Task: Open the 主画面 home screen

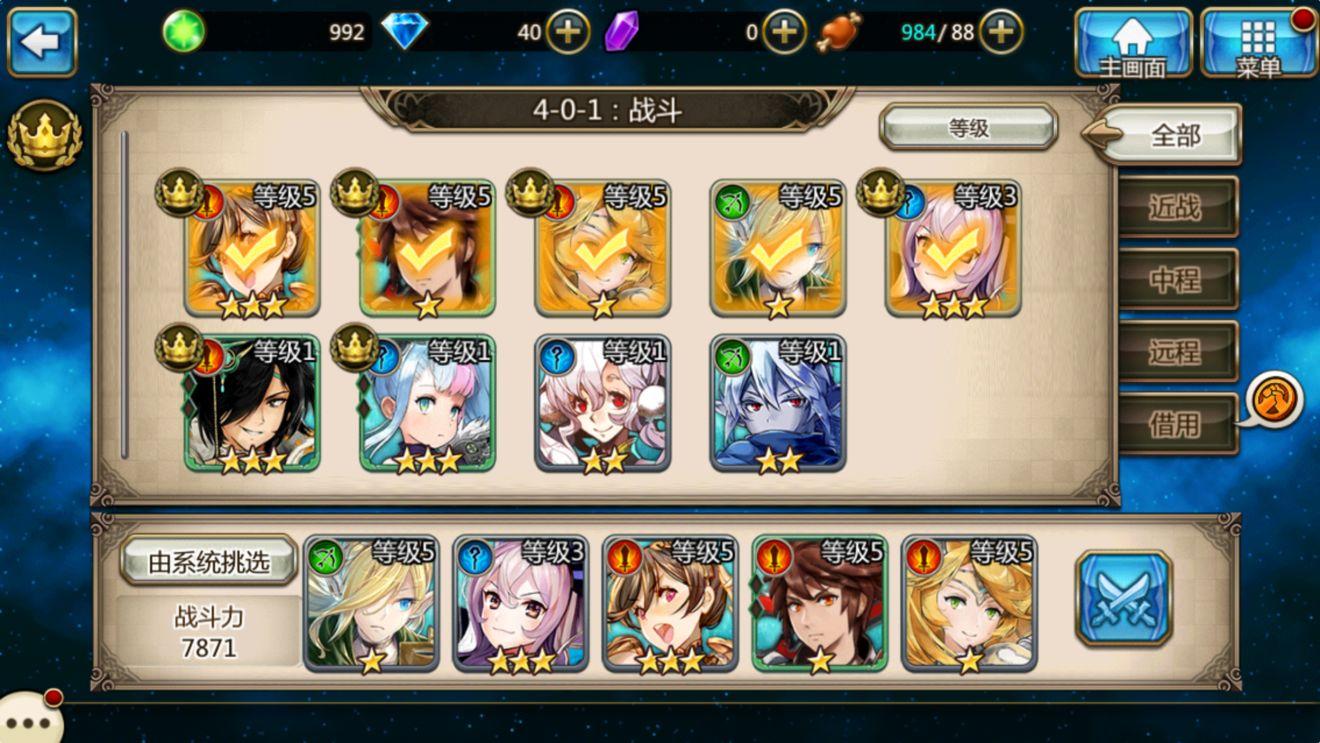Action: (x=1133, y=42)
